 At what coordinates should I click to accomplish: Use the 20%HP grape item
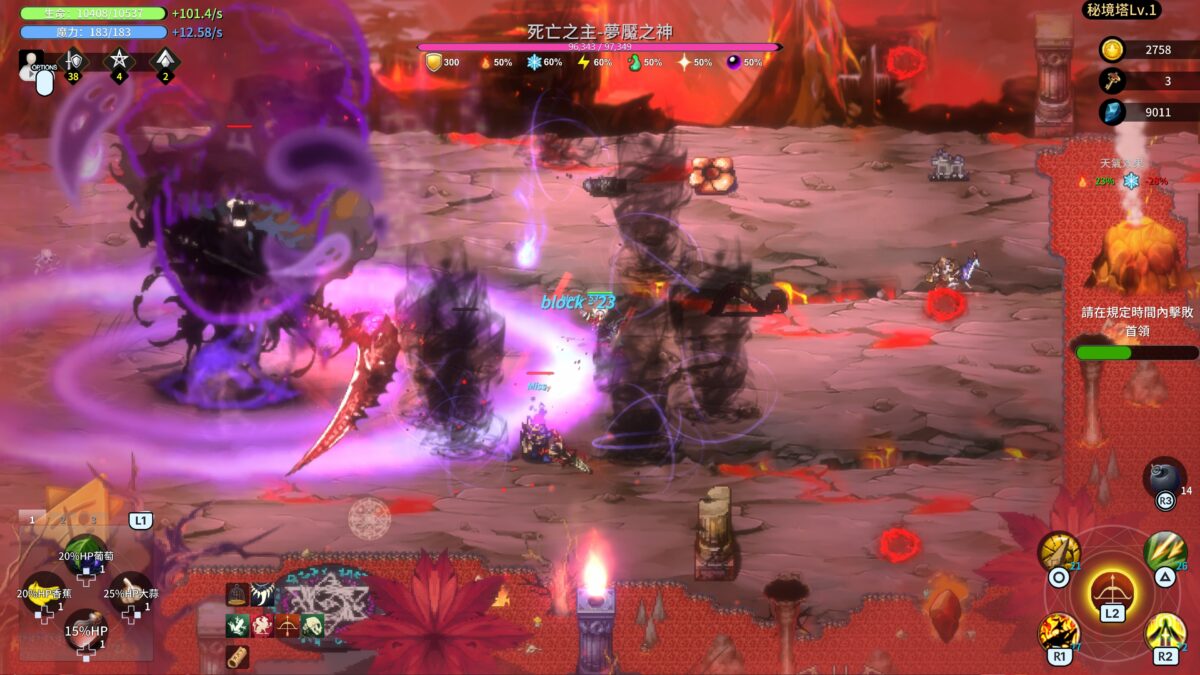pyautogui.click(x=87, y=553)
